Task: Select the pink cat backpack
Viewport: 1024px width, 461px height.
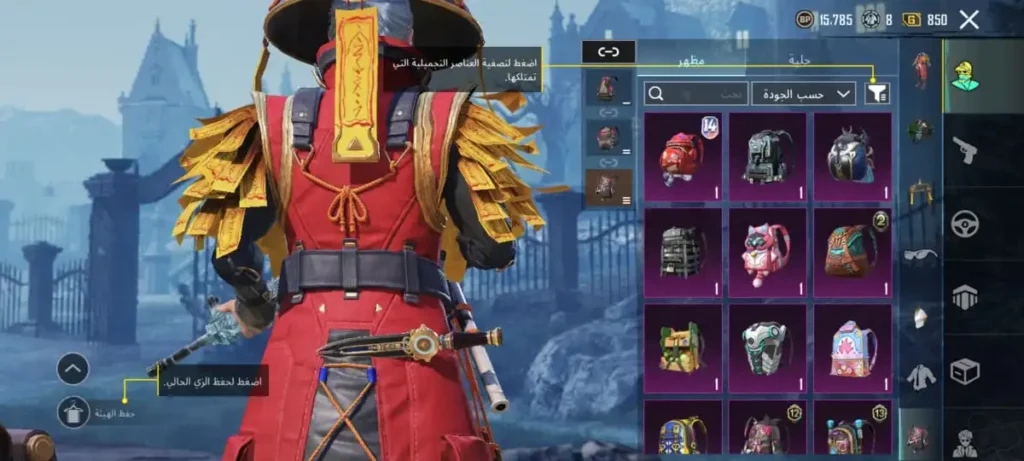Action: [767, 252]
